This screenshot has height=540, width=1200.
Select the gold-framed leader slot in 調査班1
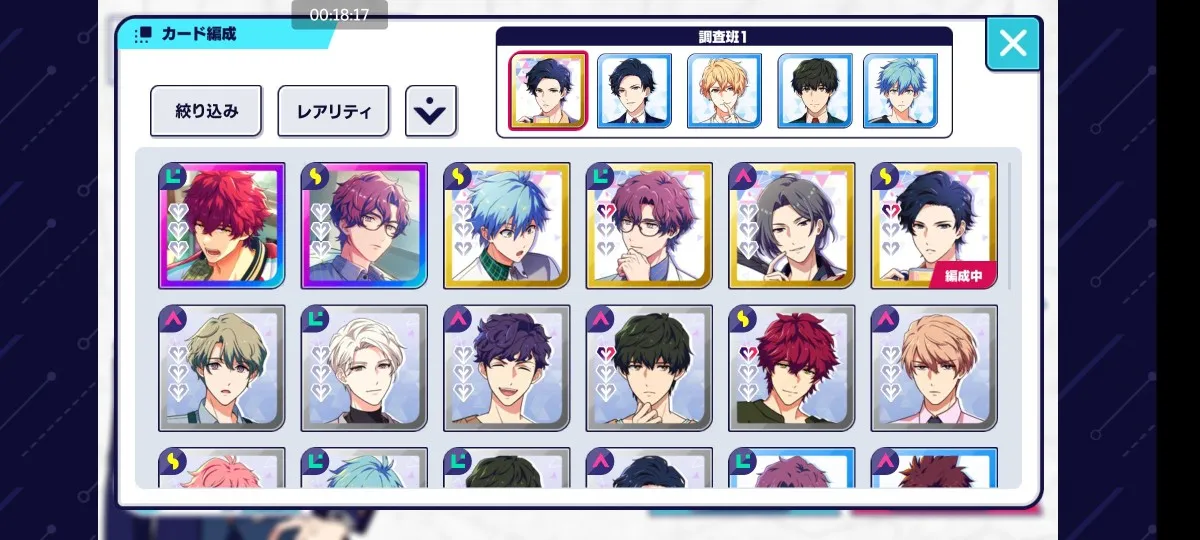(548, 91)
